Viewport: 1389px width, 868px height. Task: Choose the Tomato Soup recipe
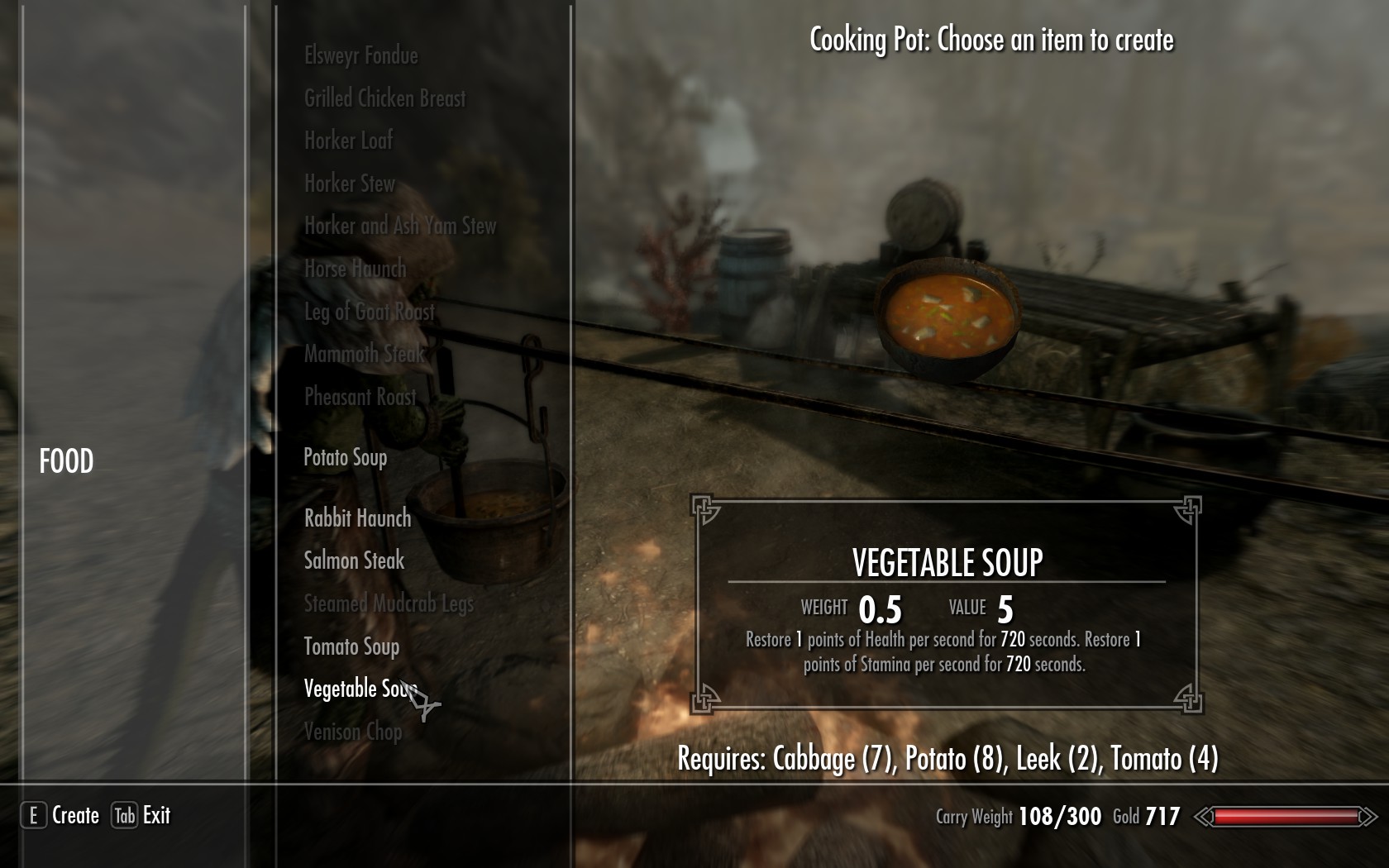pos(351,646)
